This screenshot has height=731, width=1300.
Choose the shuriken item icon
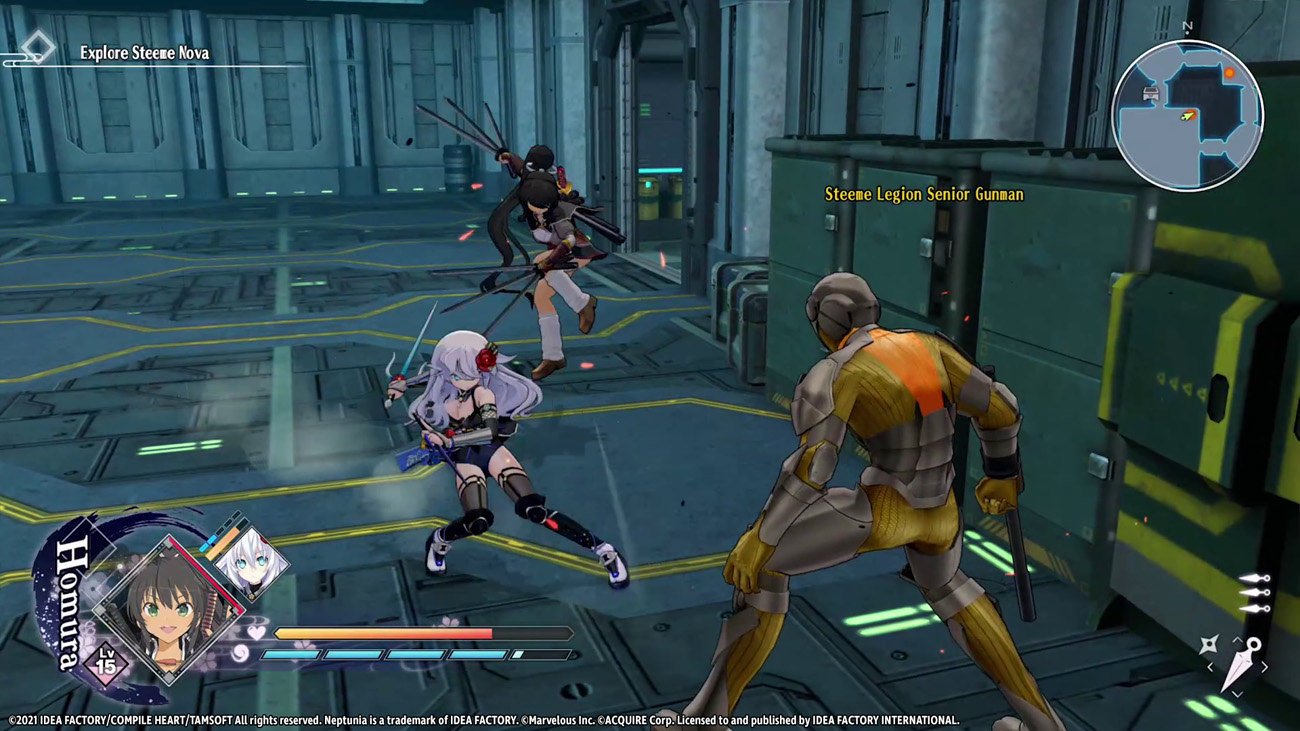[1208, 645]
